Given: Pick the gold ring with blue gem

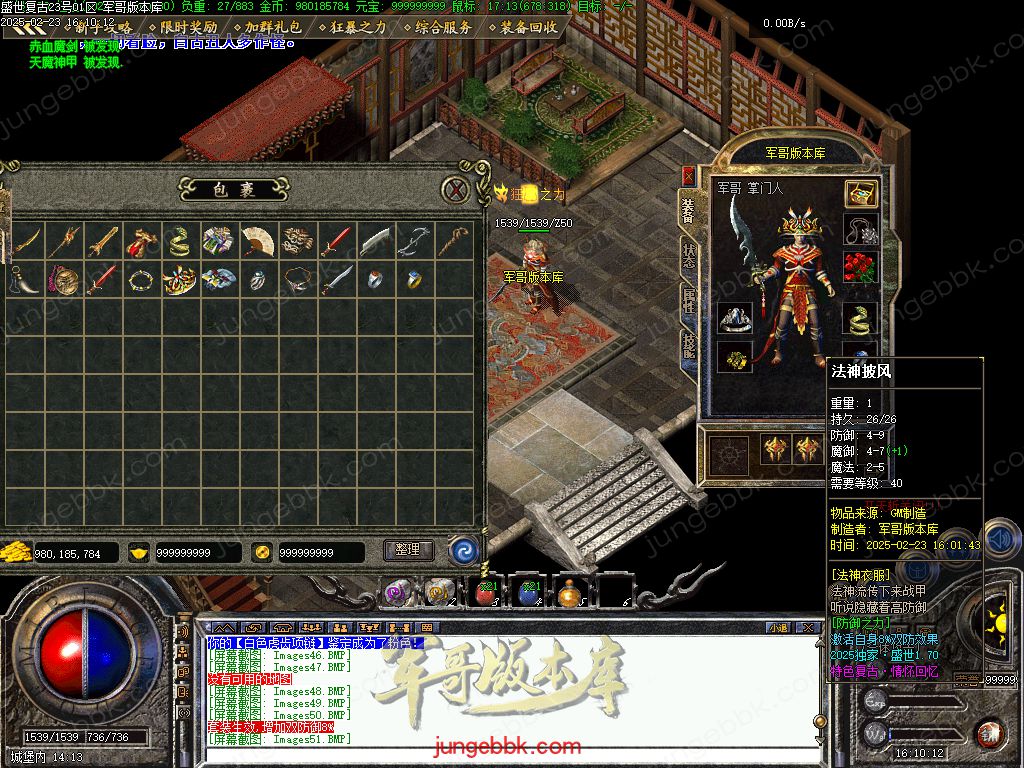Looking at the screenshot, I should pos(413,279).
